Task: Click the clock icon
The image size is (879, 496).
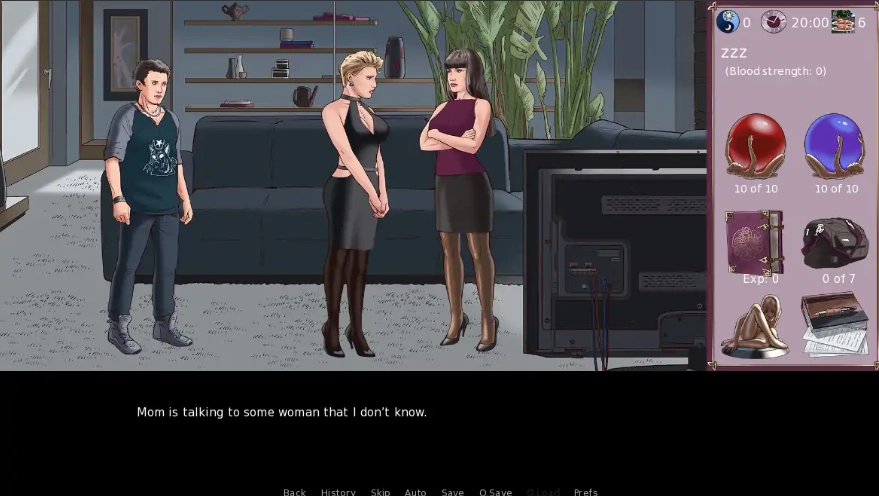Action: 773,22
